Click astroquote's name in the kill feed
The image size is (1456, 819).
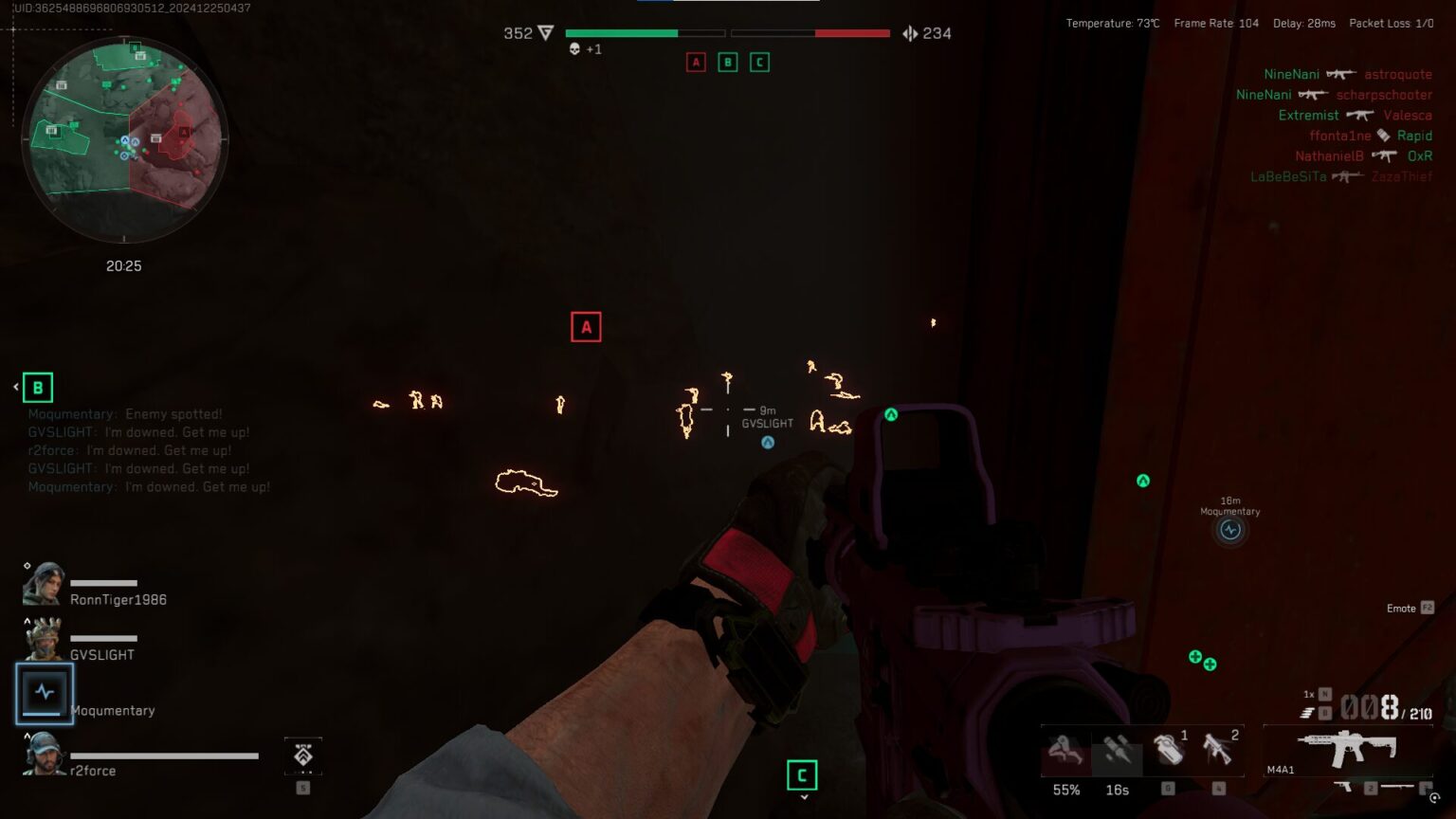[1397, 73]
